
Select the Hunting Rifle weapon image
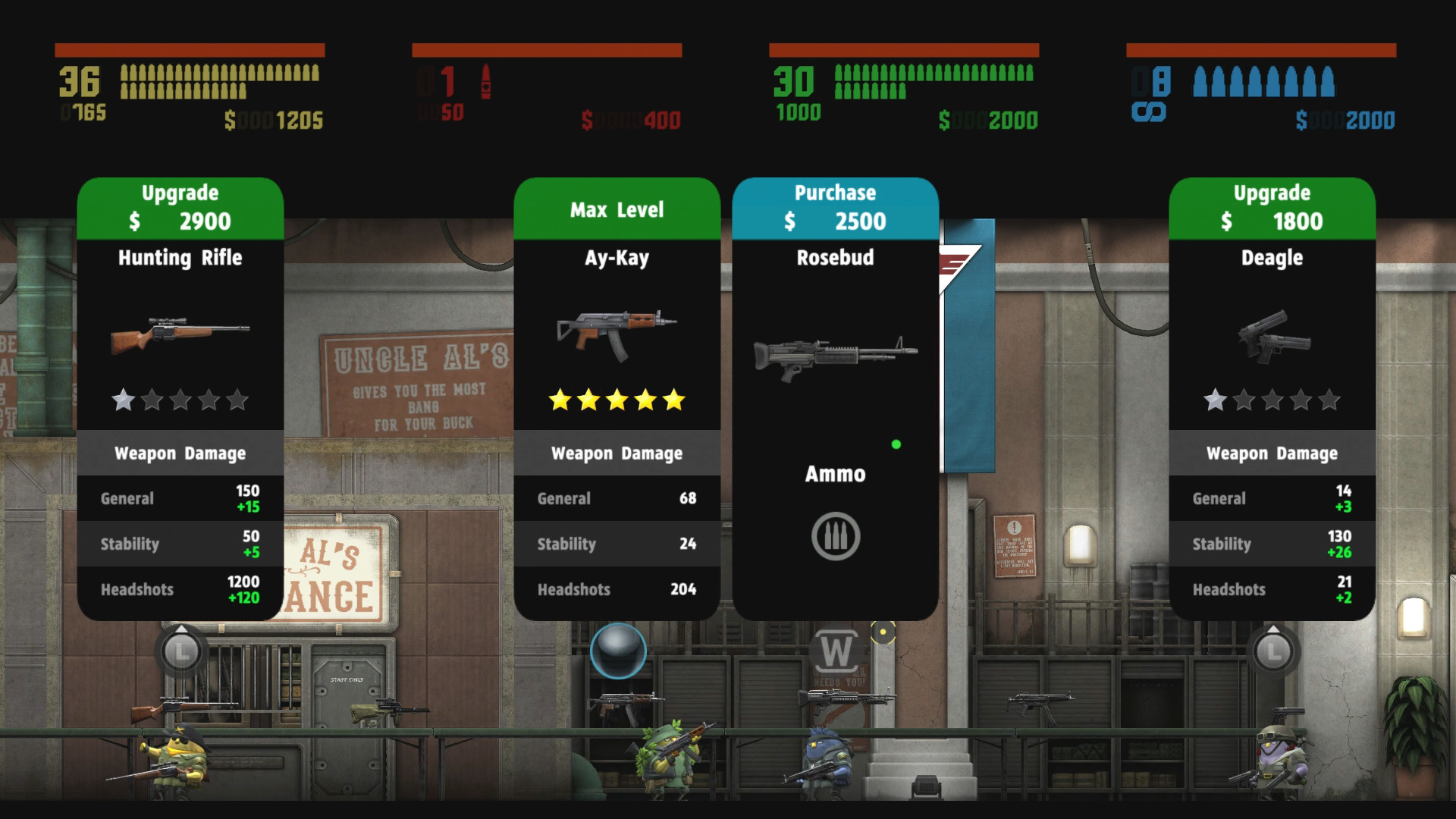coord(180,334)
